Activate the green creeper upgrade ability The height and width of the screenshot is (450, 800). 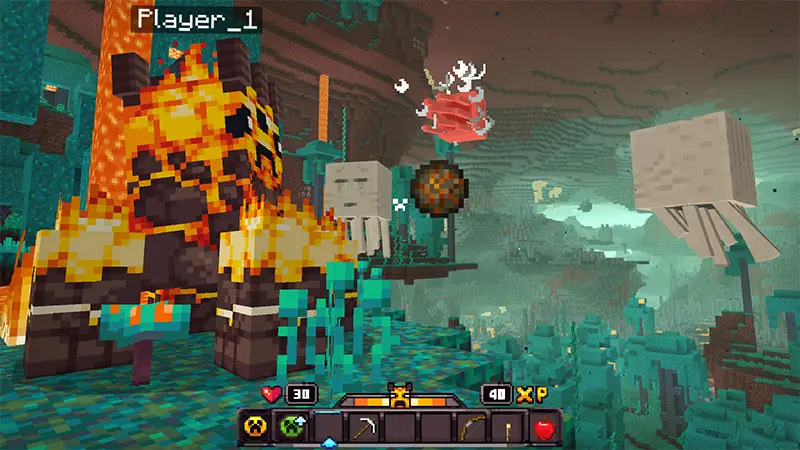click(291, 429)
